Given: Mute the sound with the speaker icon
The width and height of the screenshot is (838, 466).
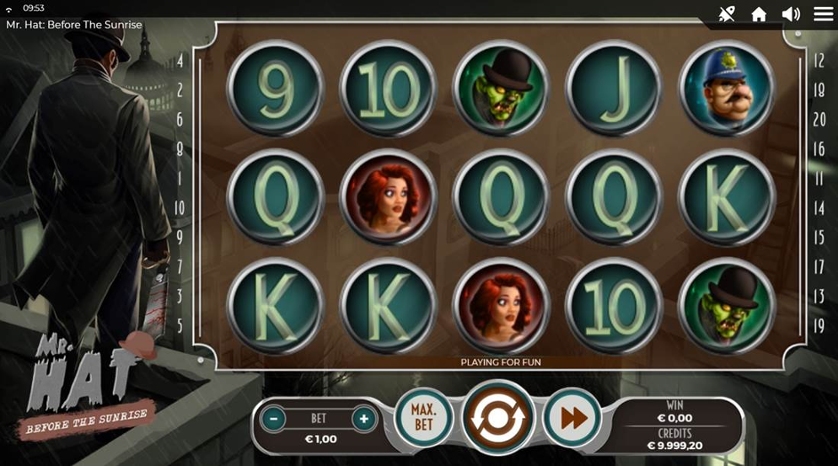Looking at the screenshot, I should (791, 14).
